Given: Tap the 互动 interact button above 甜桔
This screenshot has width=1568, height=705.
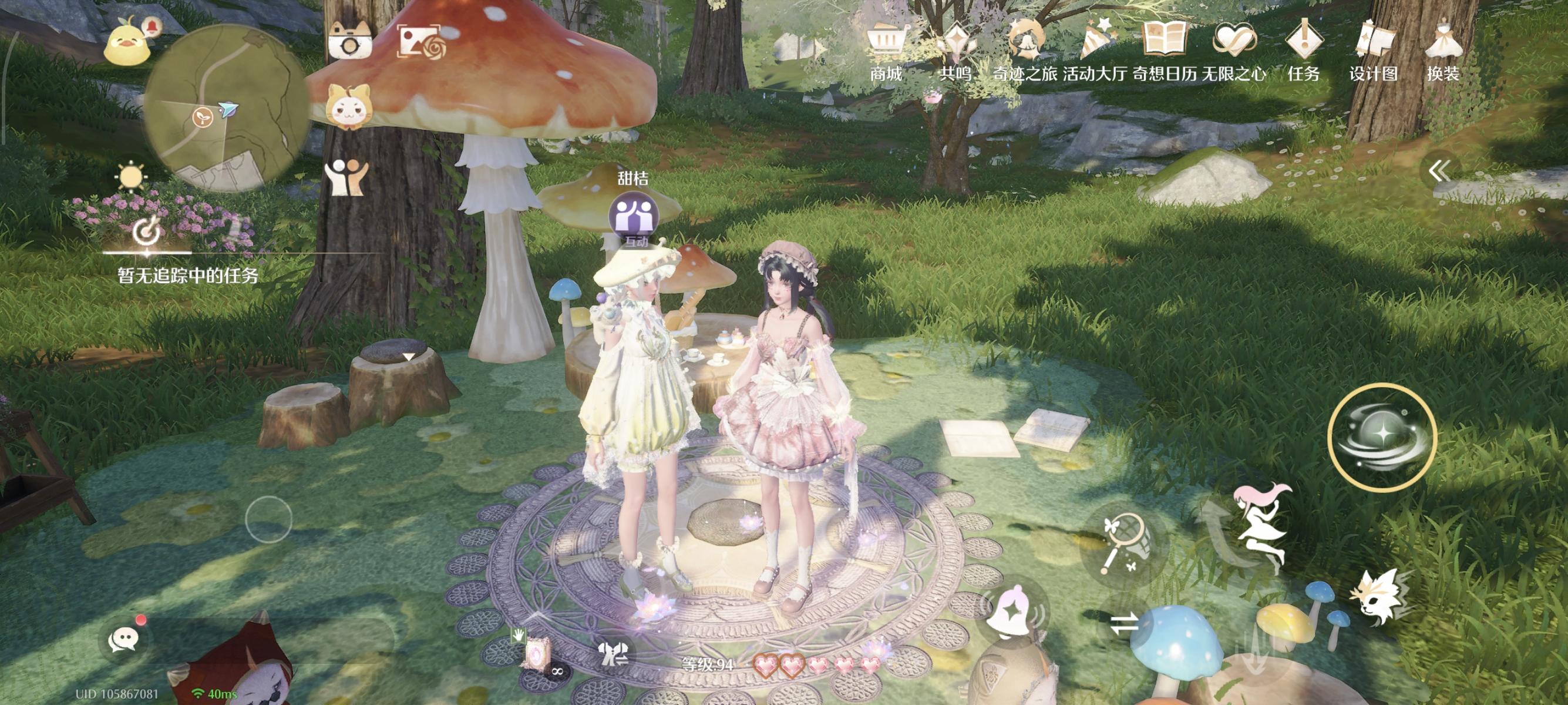Looking at the screenshot, I should coord(633,216).
